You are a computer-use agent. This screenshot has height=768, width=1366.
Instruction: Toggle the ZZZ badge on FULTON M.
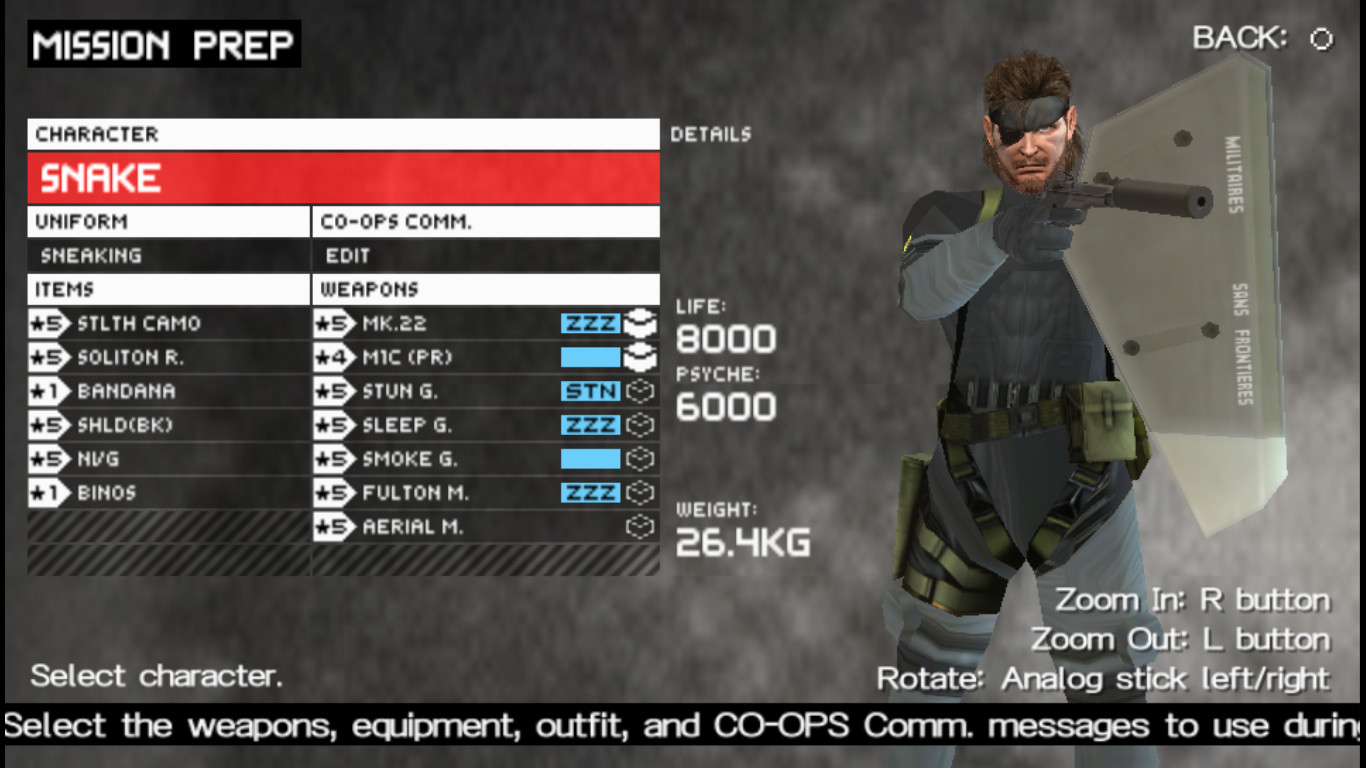click(x=592, y=493)
